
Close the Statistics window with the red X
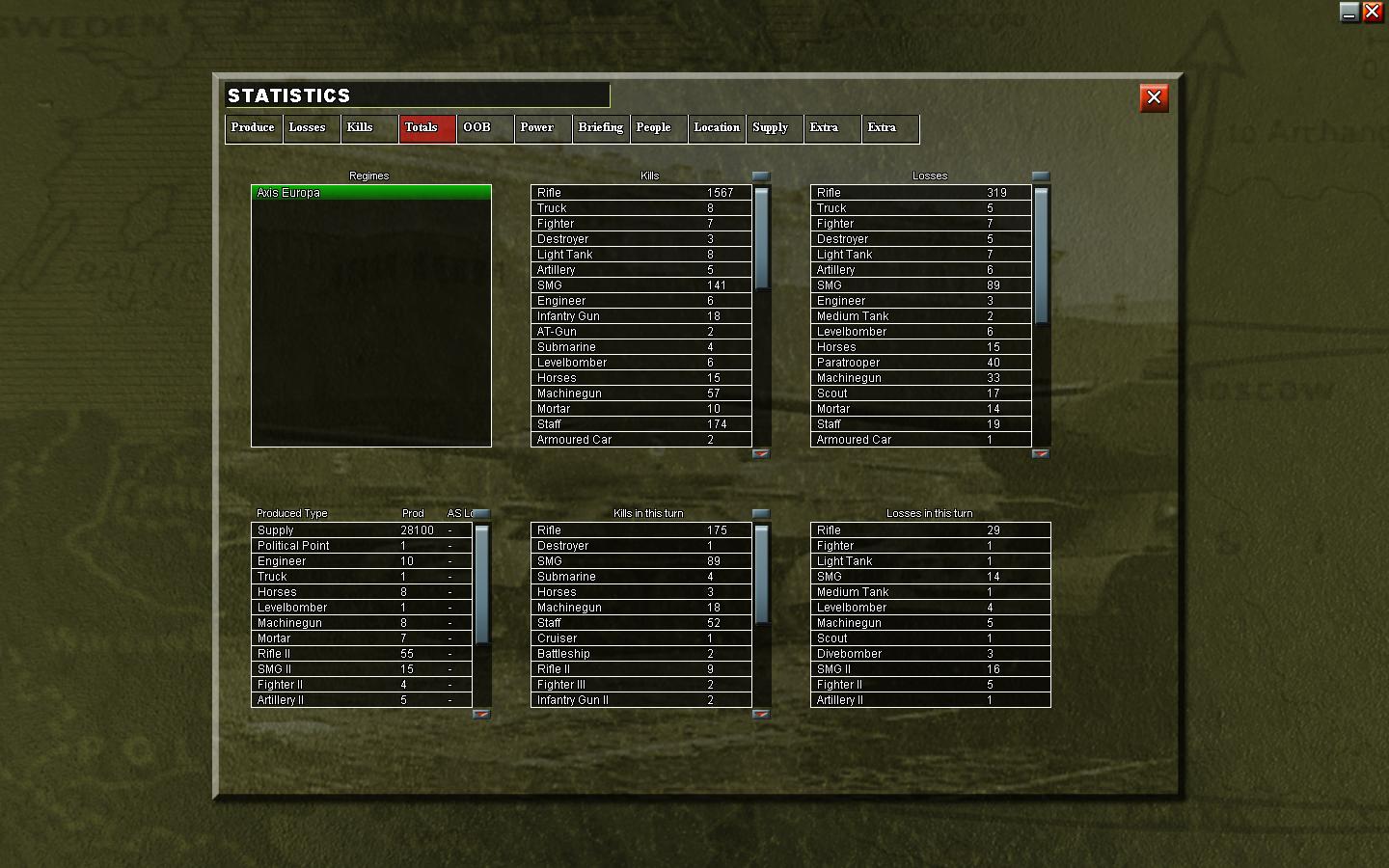pyautogui.click(x=1154, y=97)
